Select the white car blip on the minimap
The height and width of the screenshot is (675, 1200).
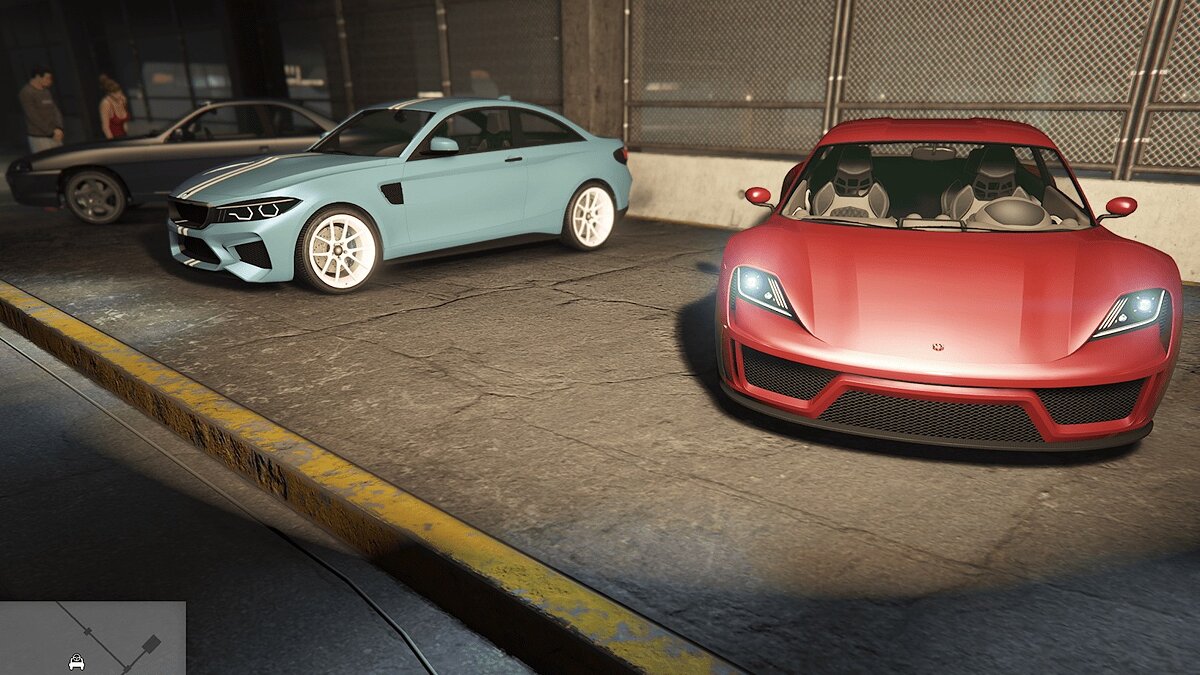pyautogui.click(x=77, y=661)
